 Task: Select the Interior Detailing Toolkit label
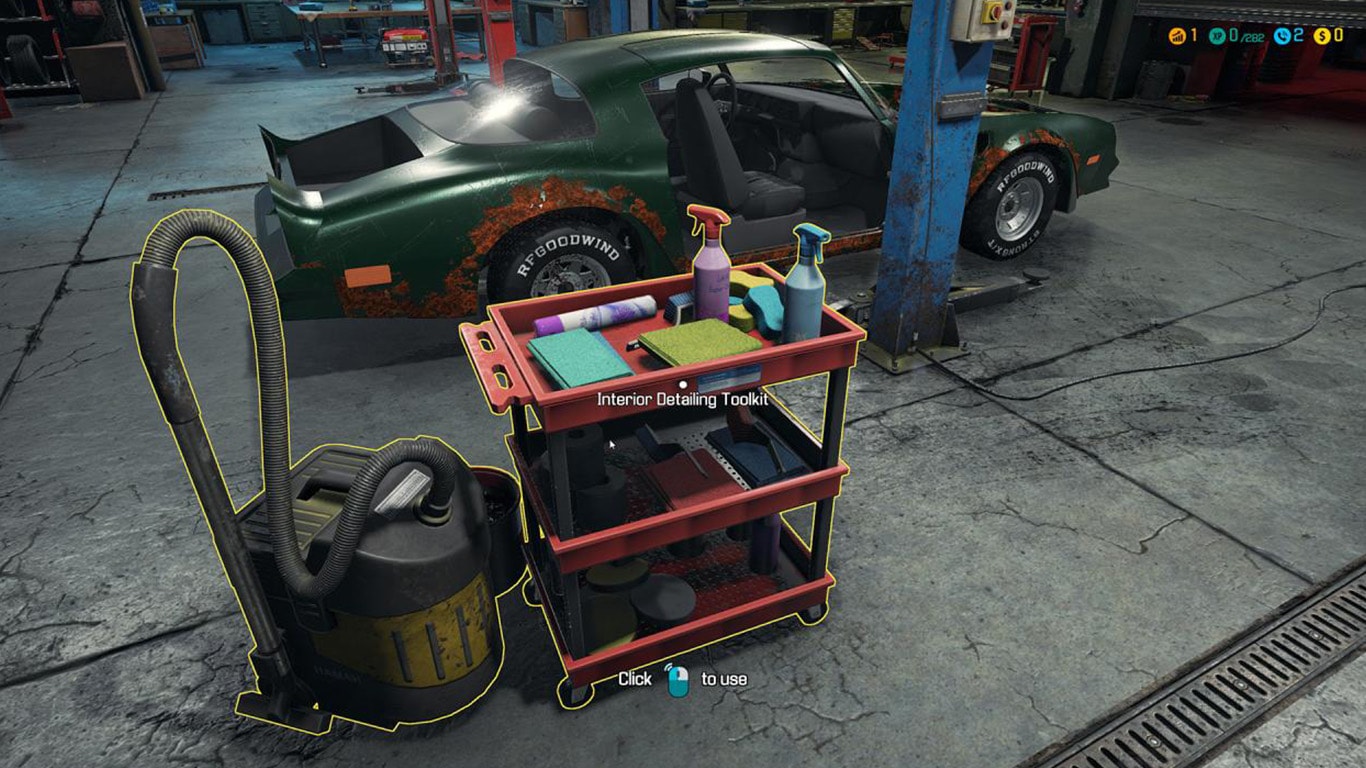(x=683, y=399)
